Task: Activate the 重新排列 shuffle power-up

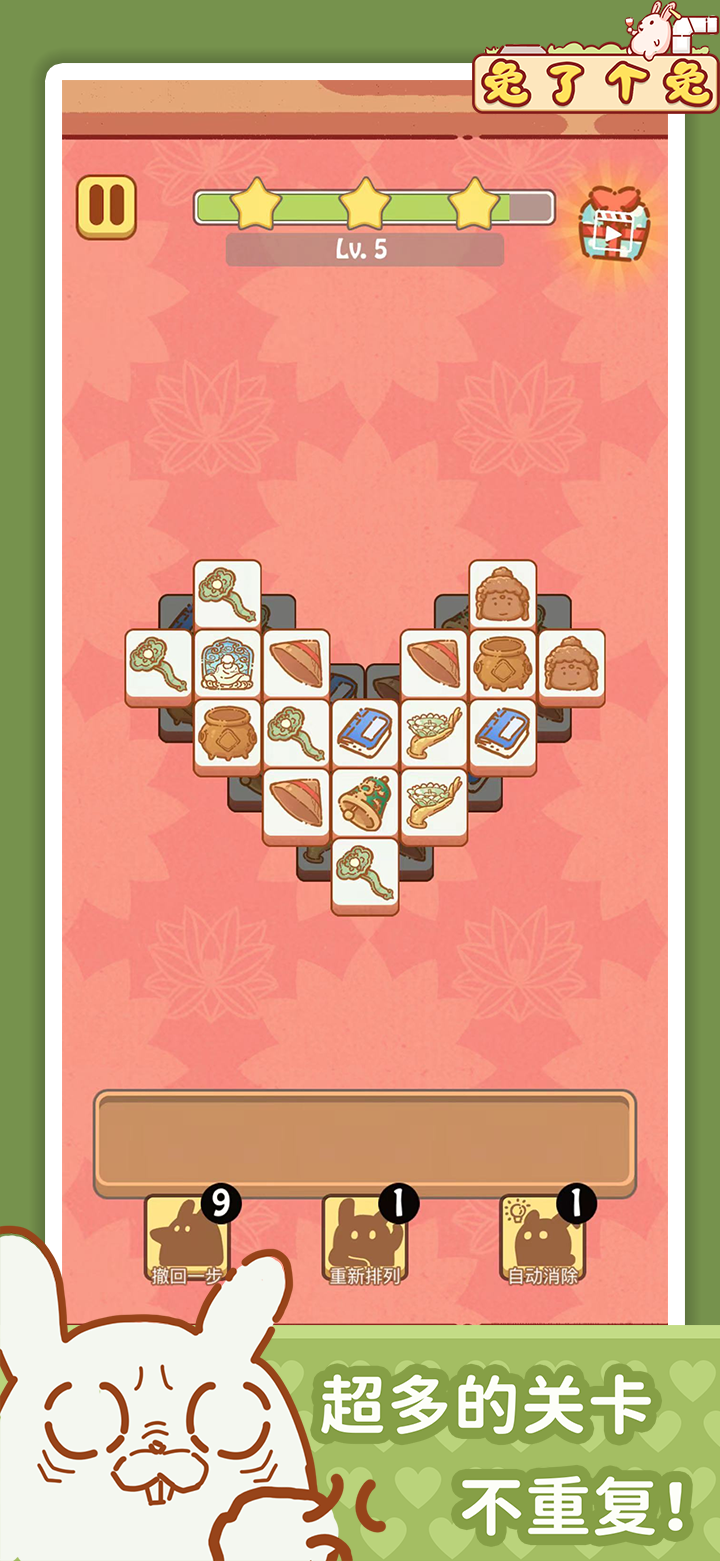Action: point(364,1241)
